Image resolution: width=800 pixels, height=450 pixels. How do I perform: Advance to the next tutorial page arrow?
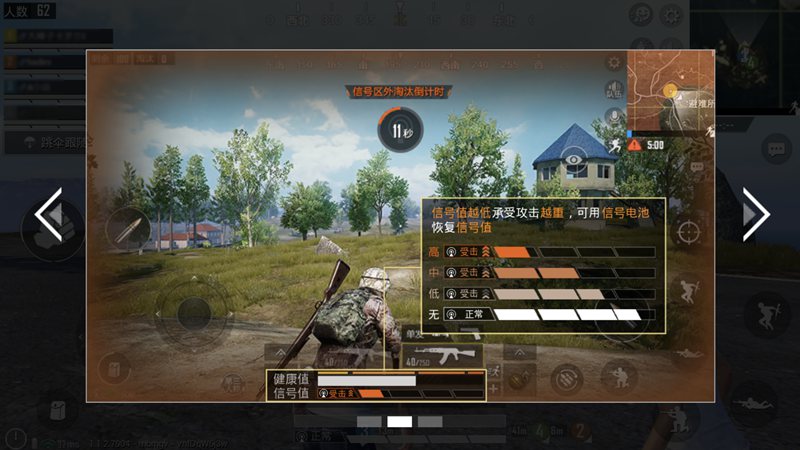[755, 214]
